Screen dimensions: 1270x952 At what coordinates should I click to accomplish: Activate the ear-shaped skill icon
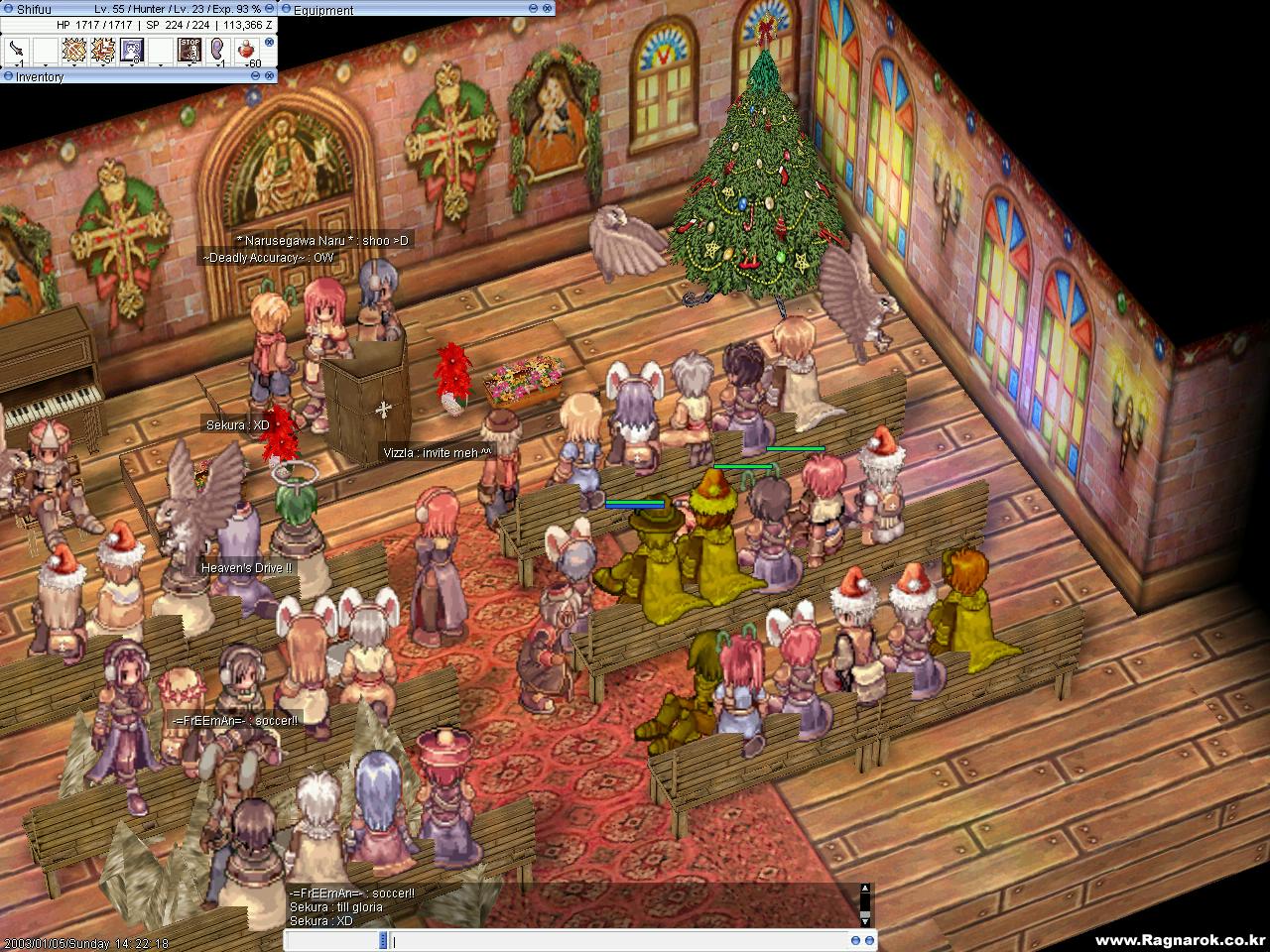point(217,50)
